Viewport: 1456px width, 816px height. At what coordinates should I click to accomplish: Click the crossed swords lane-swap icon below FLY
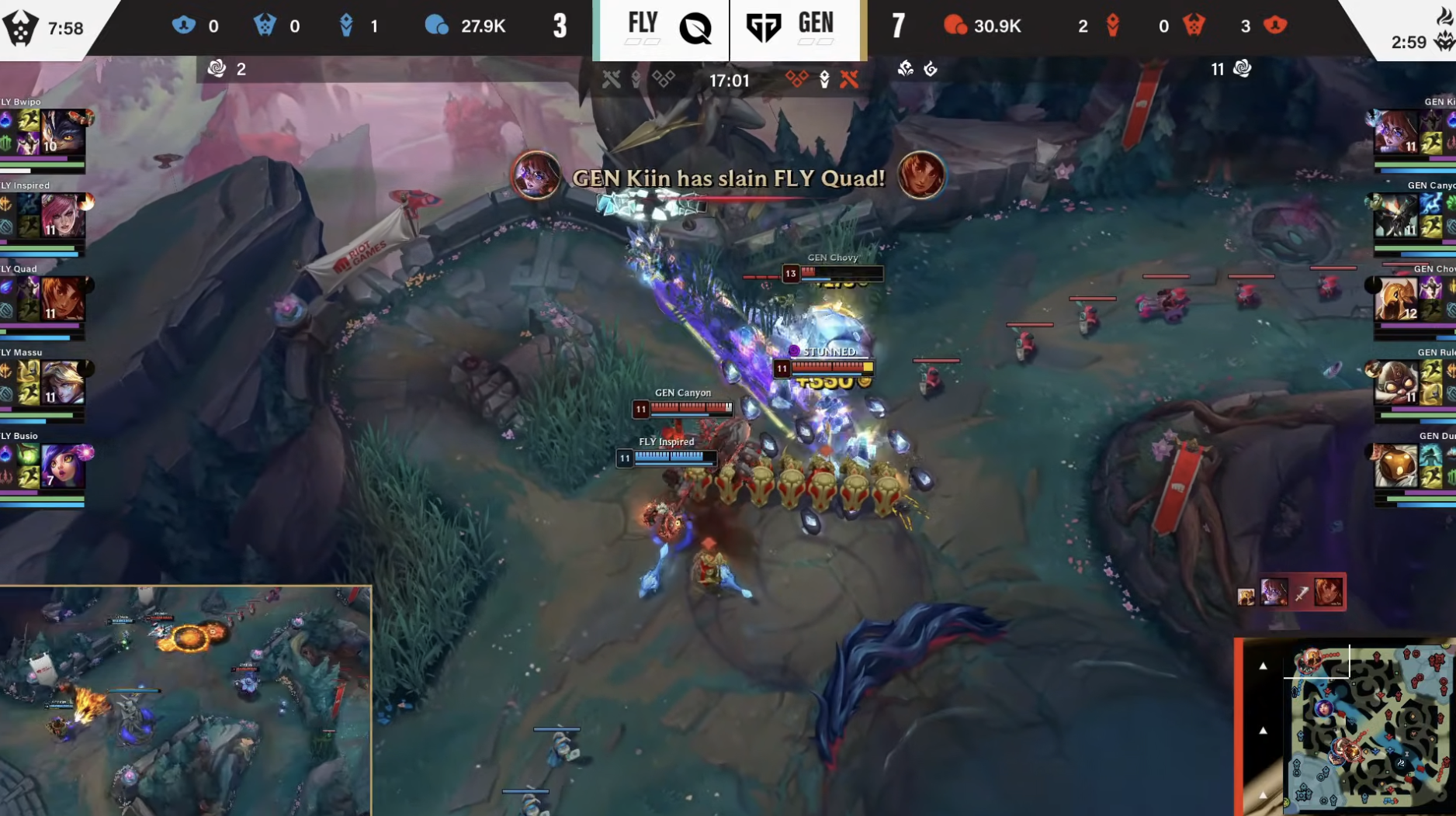click(612, 78)
